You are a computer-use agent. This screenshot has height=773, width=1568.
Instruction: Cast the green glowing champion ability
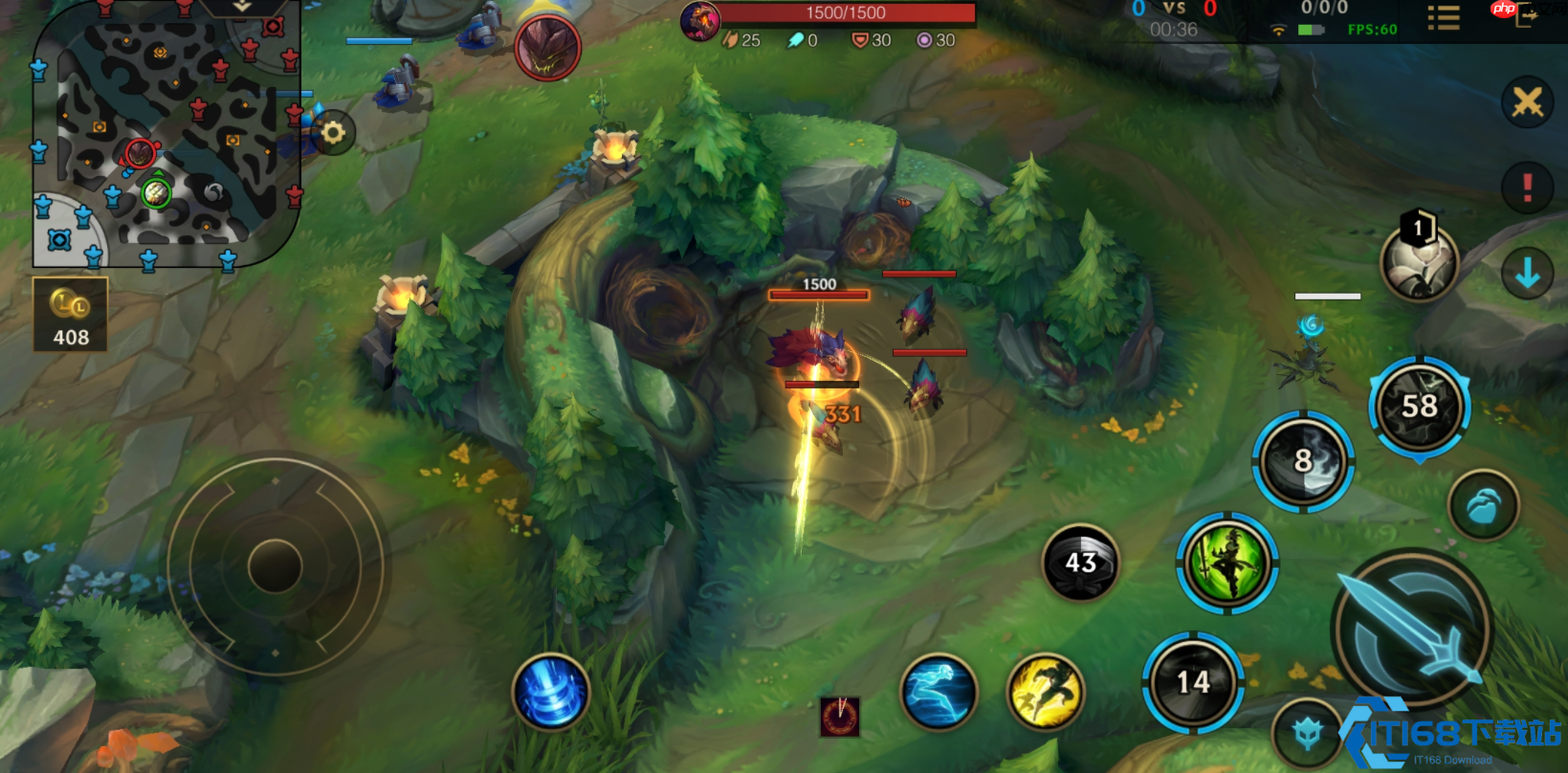1227,563
